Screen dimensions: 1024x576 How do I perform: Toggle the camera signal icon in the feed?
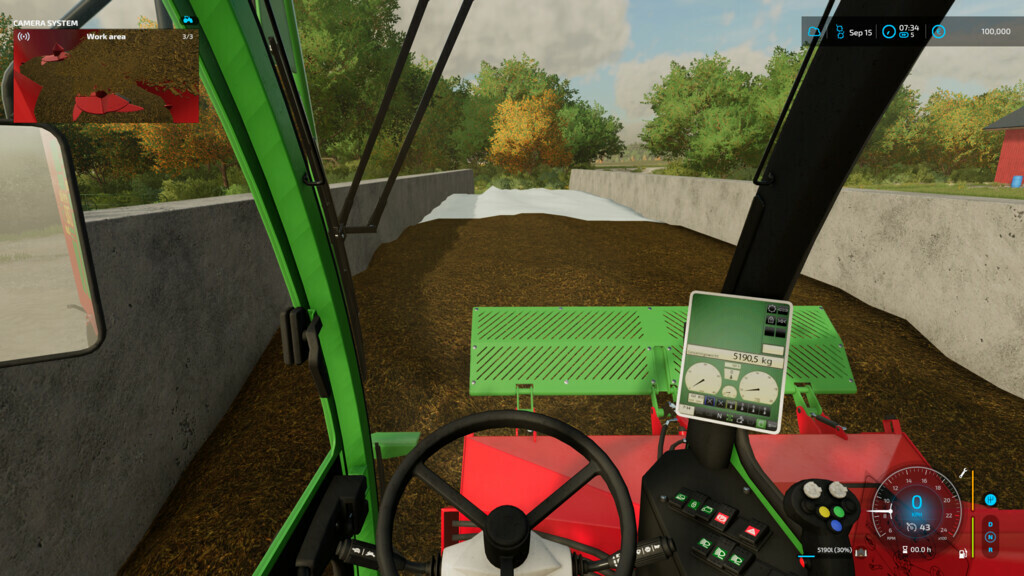click(x=23, y=37)
